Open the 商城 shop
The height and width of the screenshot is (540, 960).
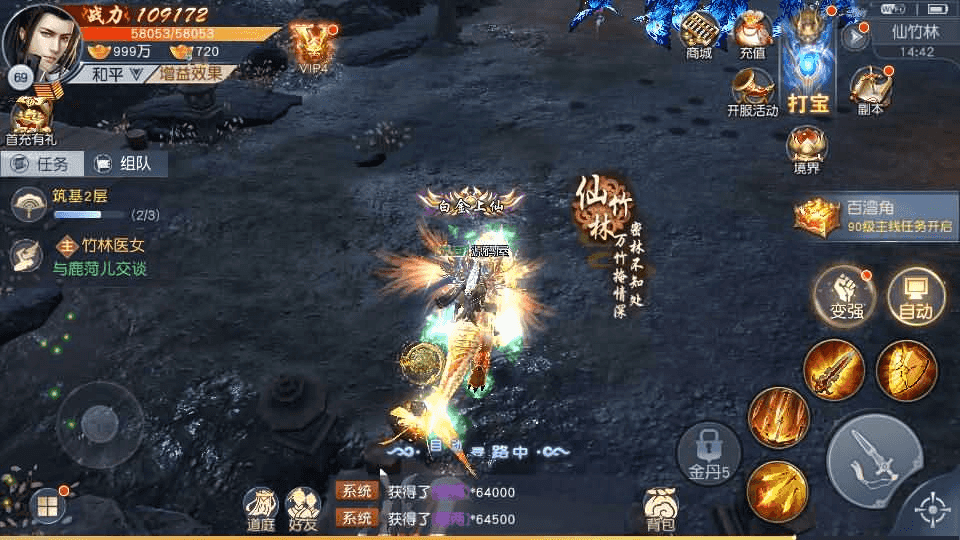pos(699,35)
